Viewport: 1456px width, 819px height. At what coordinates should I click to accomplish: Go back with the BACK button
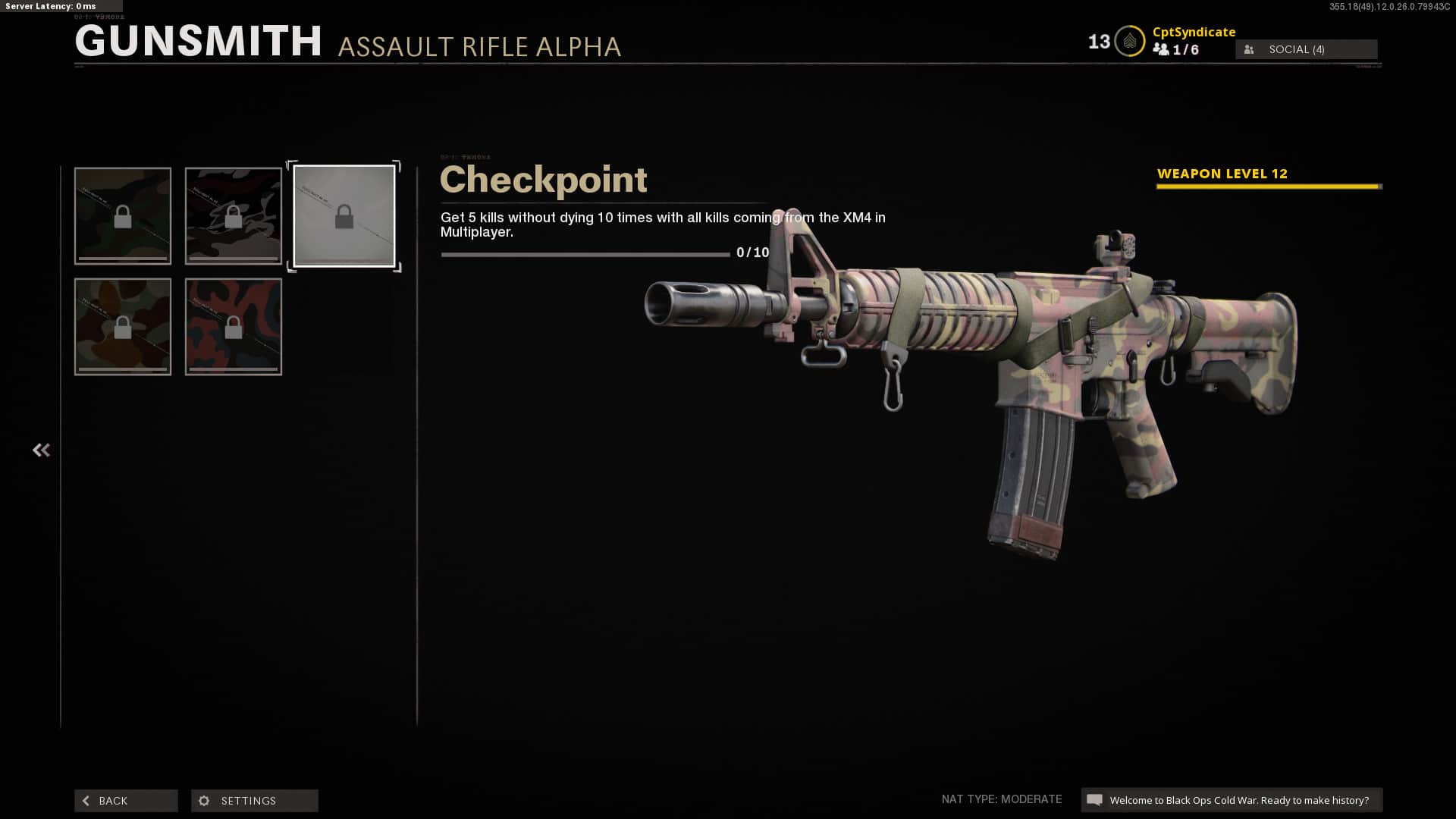click(x=126, y=801)
